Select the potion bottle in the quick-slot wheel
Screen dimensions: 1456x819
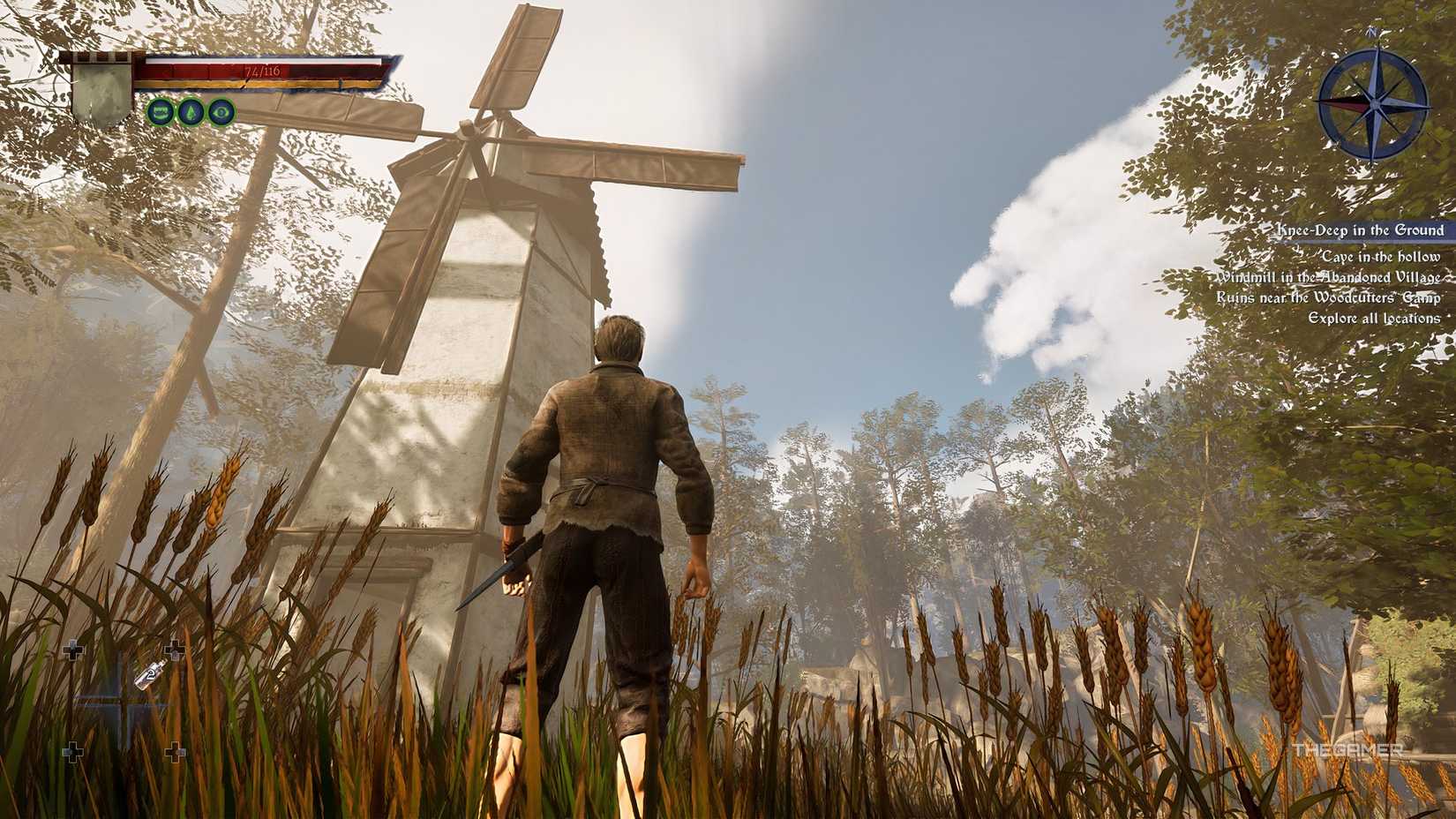[151, 675]
